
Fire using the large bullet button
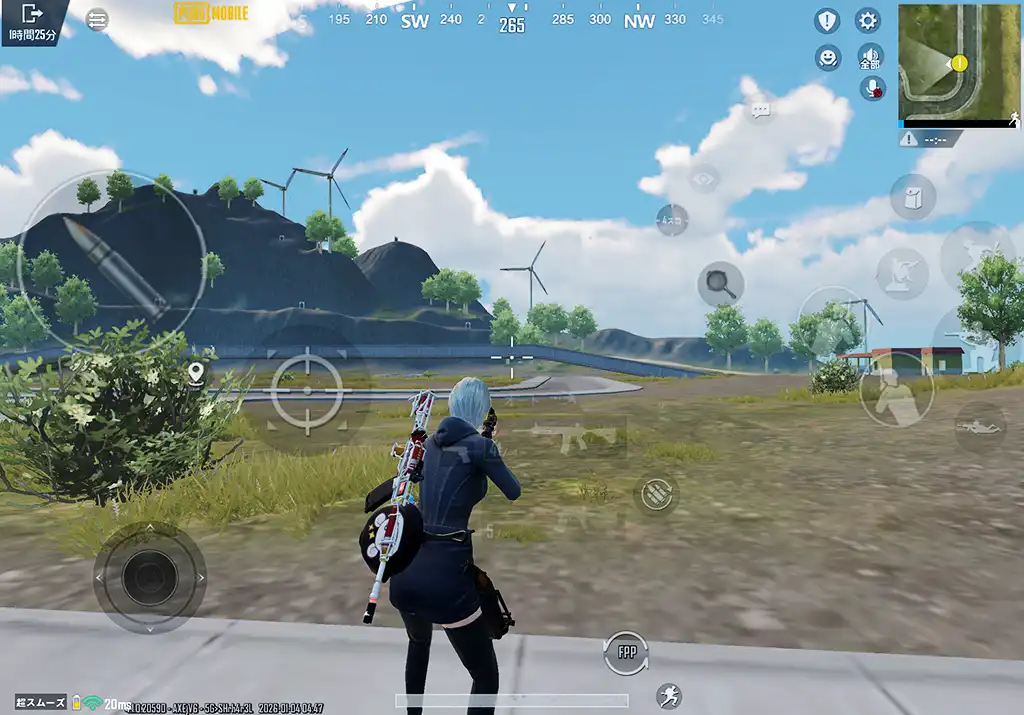point(111,262)
